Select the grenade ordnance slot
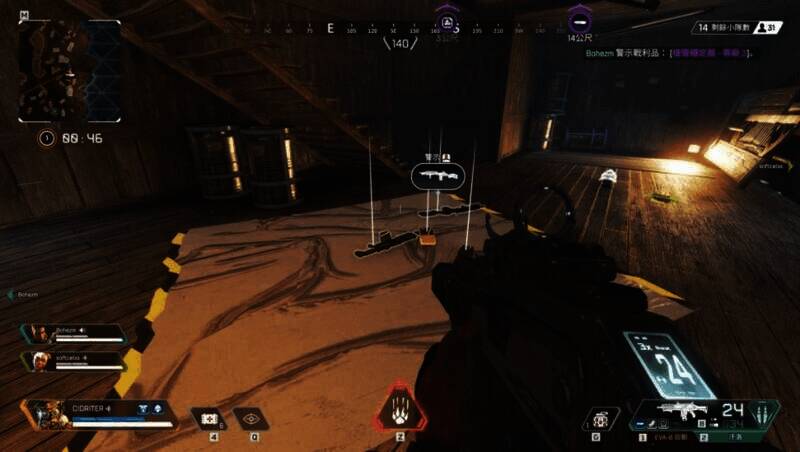Screen dimensions: 800x452 click(600, 420)
